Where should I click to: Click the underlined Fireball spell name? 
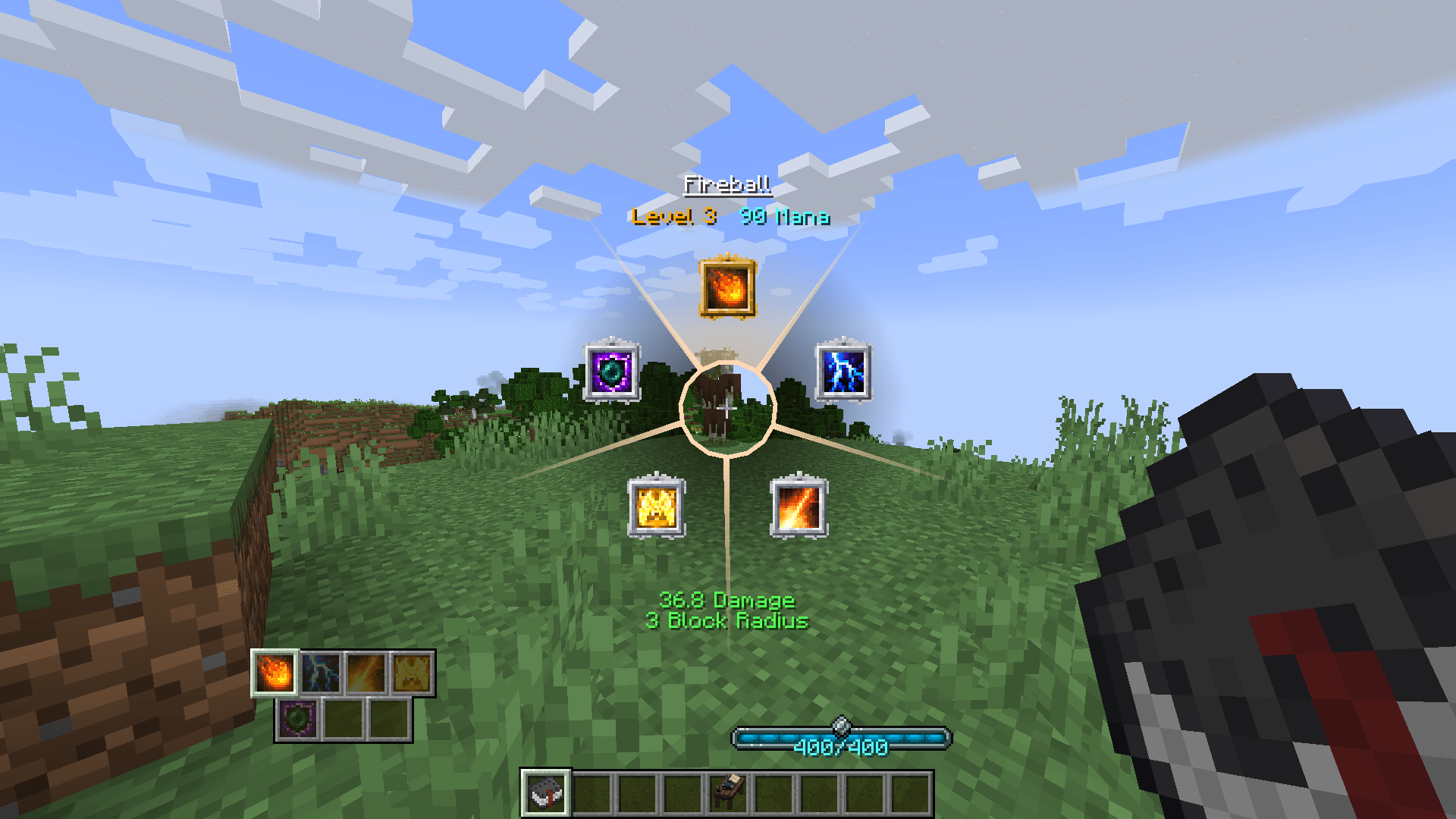coord(729,183)
